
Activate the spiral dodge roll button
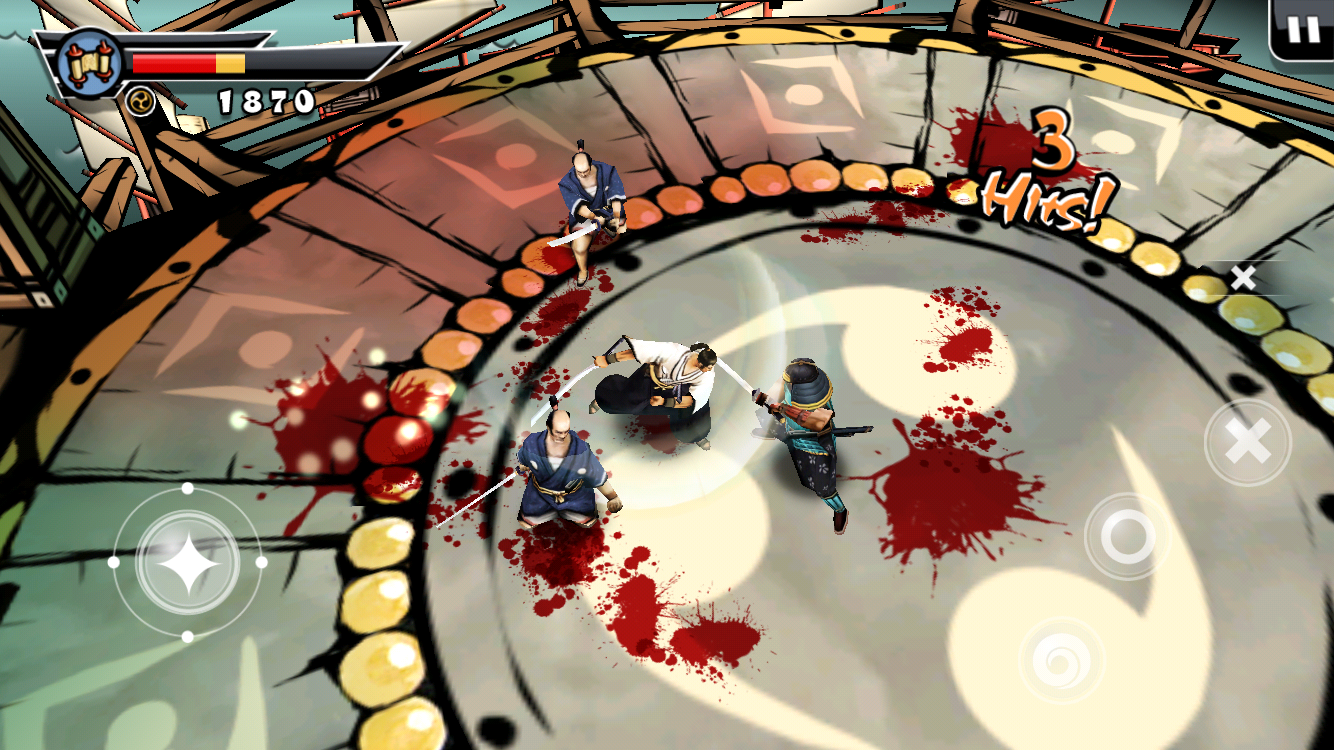(1061, 660)
